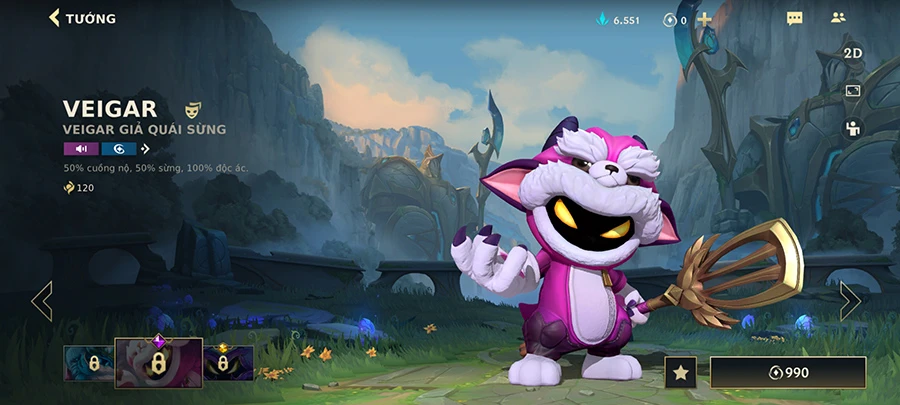
Task: Open the chat window
Action: (x=795, y=18)
